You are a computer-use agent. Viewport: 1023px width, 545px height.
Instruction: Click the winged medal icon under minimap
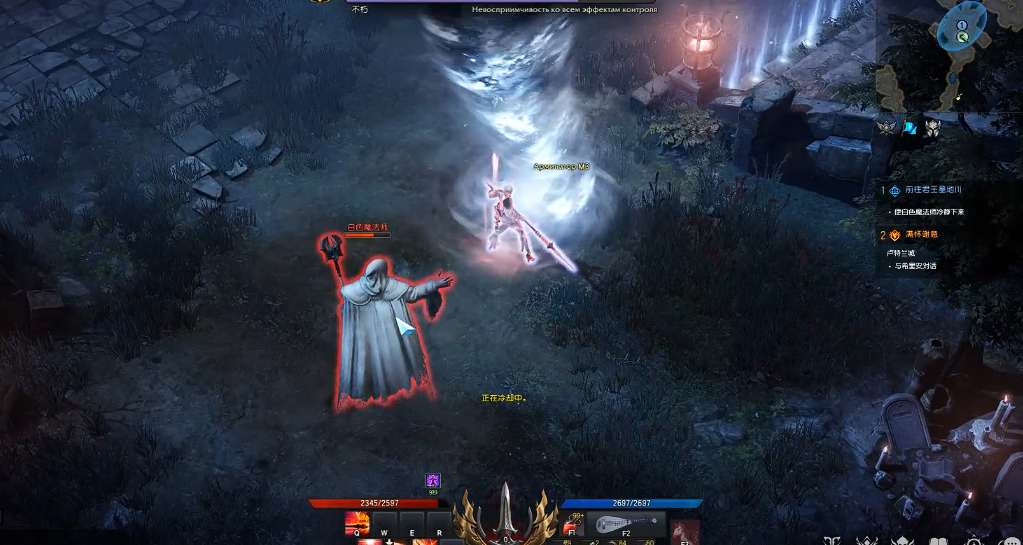[x=886, y=127]
